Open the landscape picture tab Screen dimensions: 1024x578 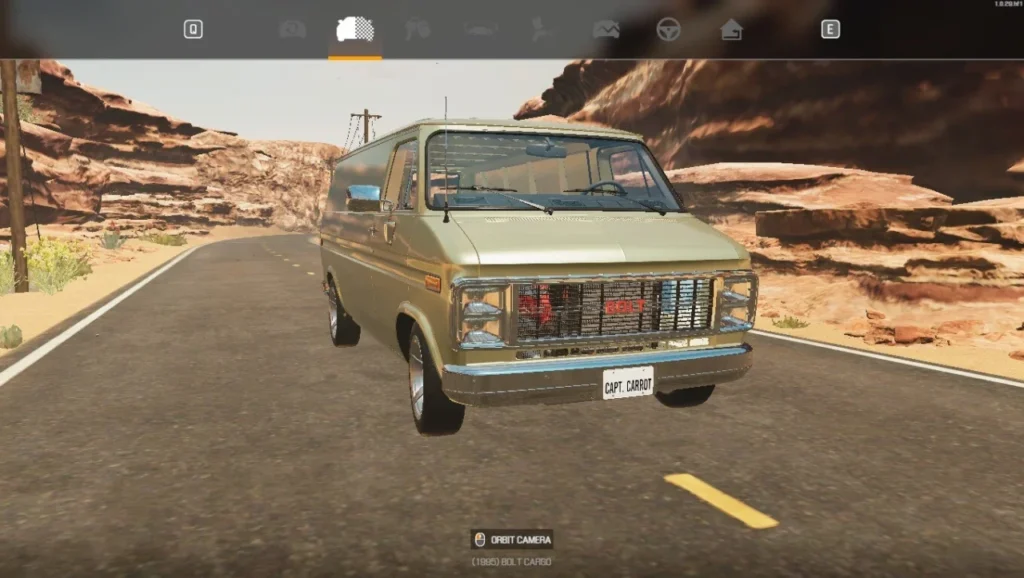(606, 30)
